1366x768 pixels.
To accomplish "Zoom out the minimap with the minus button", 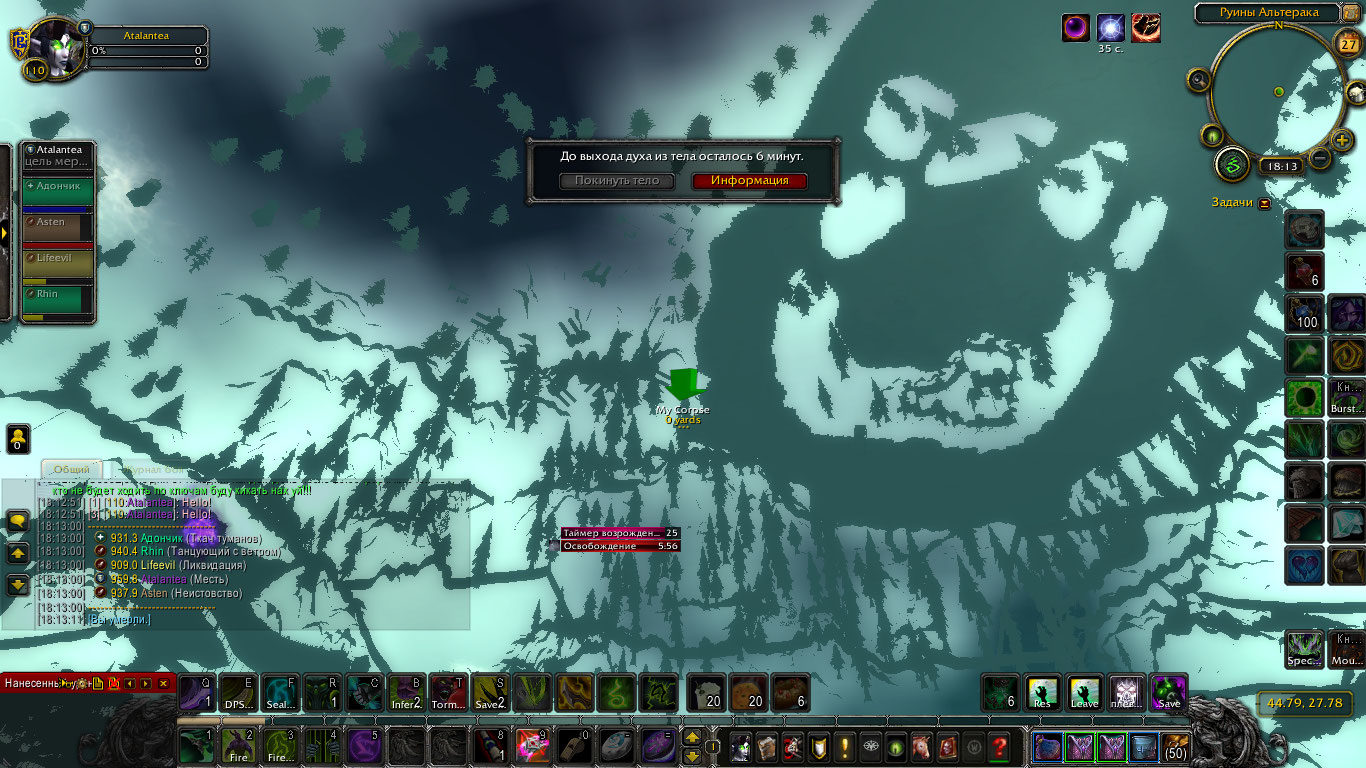I will tap(1320, 158).
